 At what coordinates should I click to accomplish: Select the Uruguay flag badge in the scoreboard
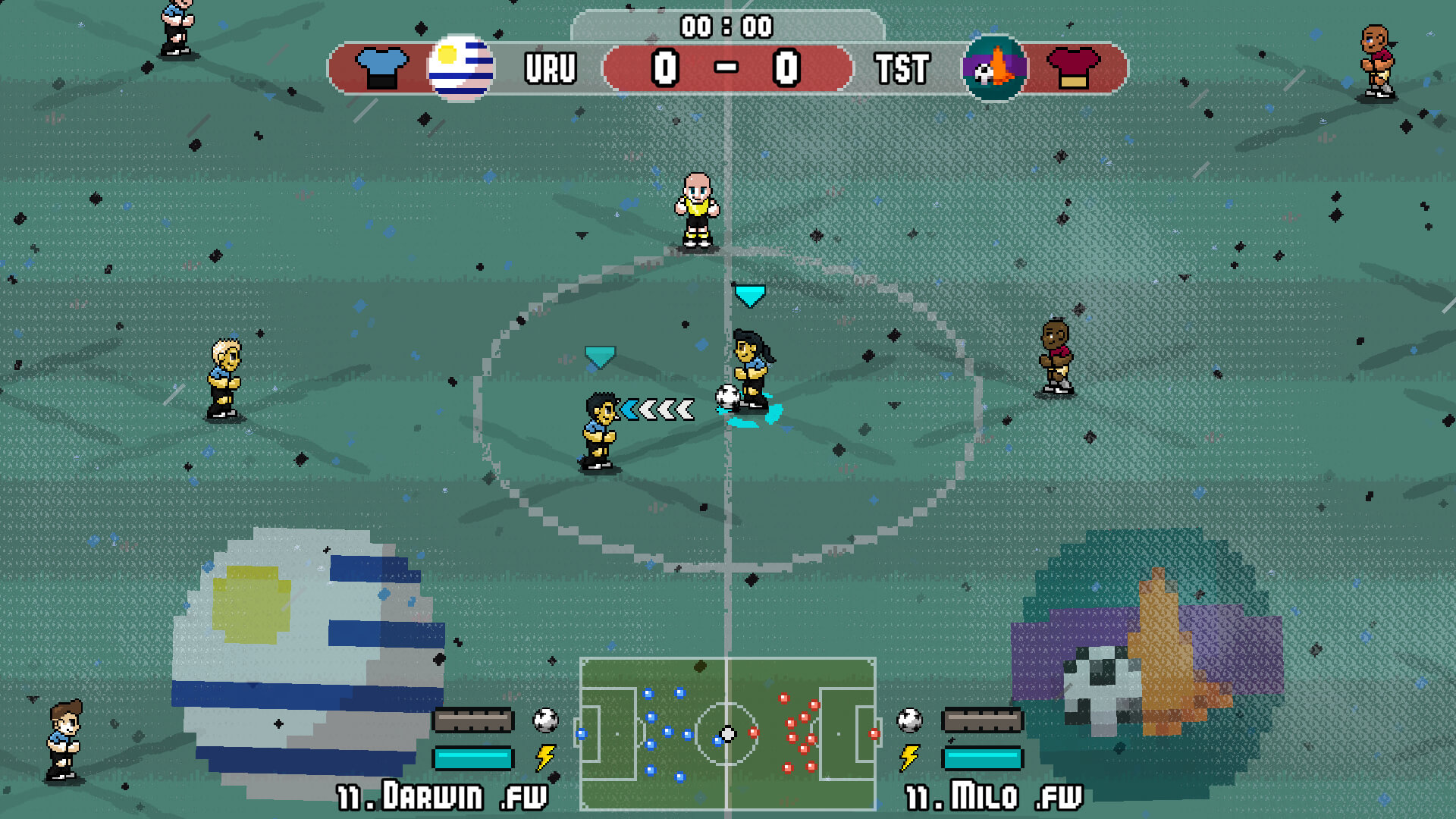click(x=460, y=67)
